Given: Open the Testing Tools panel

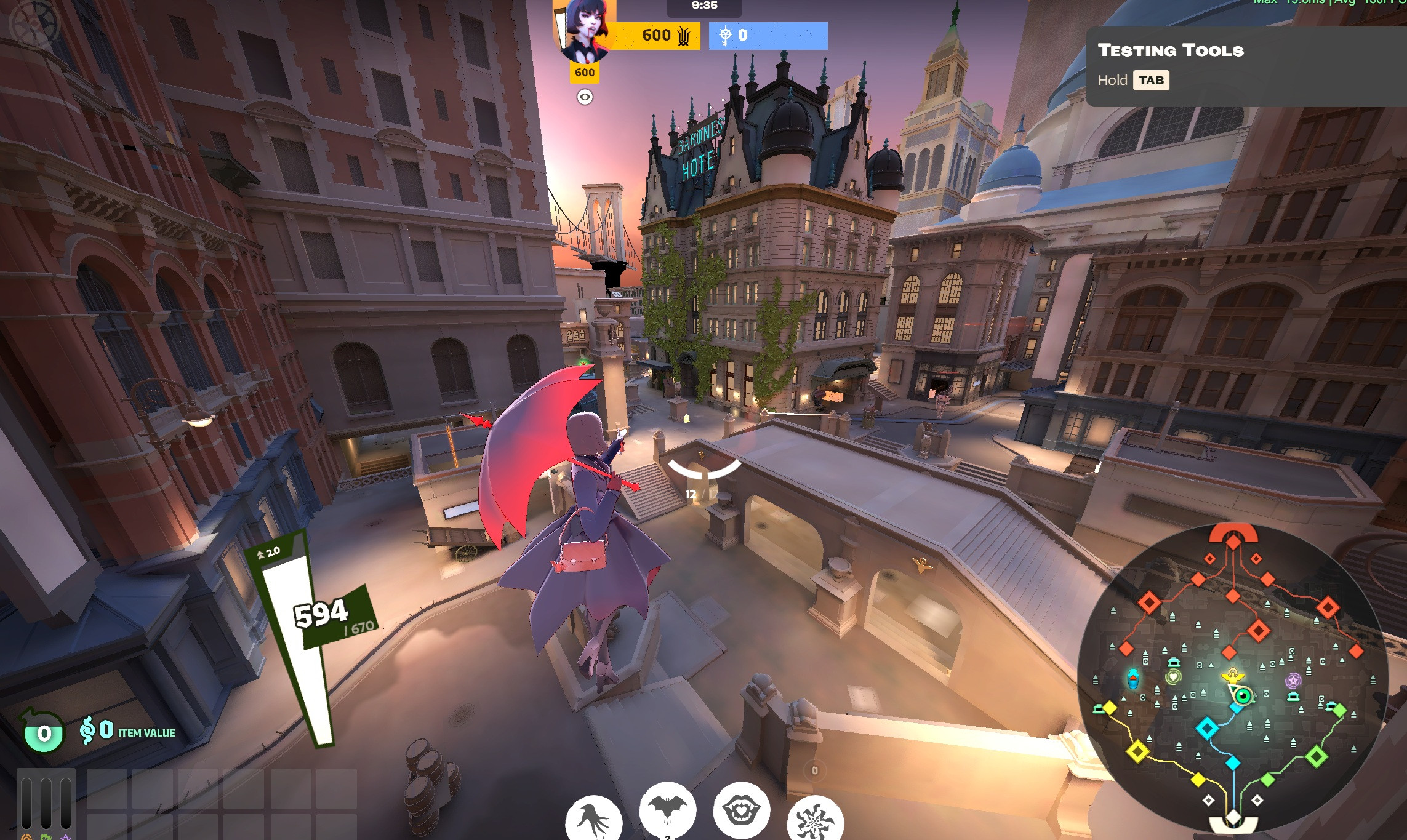Looking at the screenshot, I should (x=1171, y=50).
